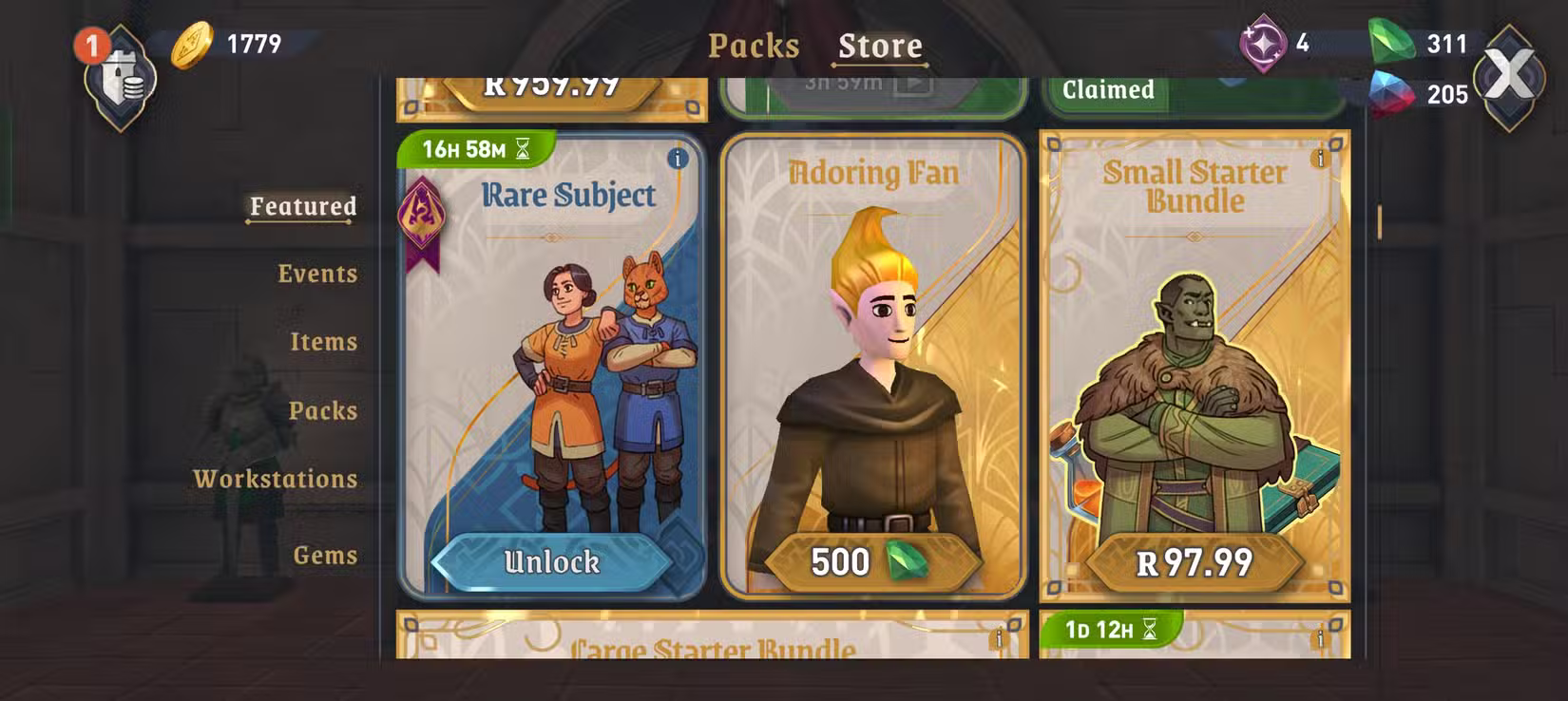Choose the Packs category in sidebar
The height and width of the screenshot is (701, 1568).
pos(323,410)
